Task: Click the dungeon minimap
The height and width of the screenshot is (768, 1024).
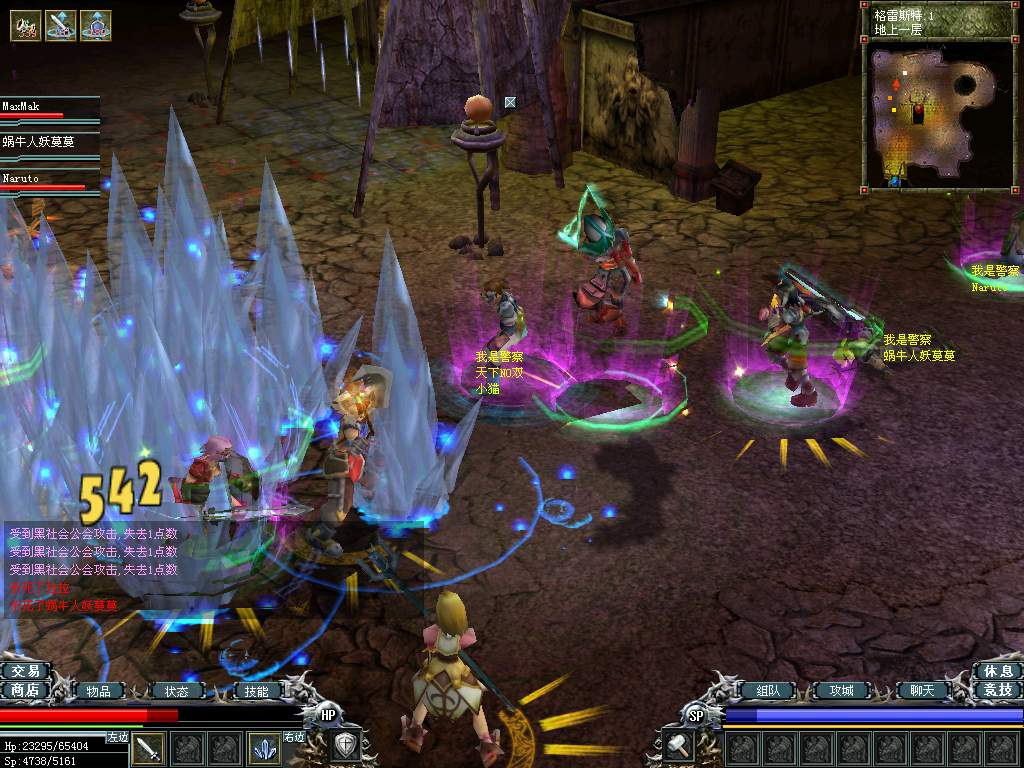Action: coord(939,113)
